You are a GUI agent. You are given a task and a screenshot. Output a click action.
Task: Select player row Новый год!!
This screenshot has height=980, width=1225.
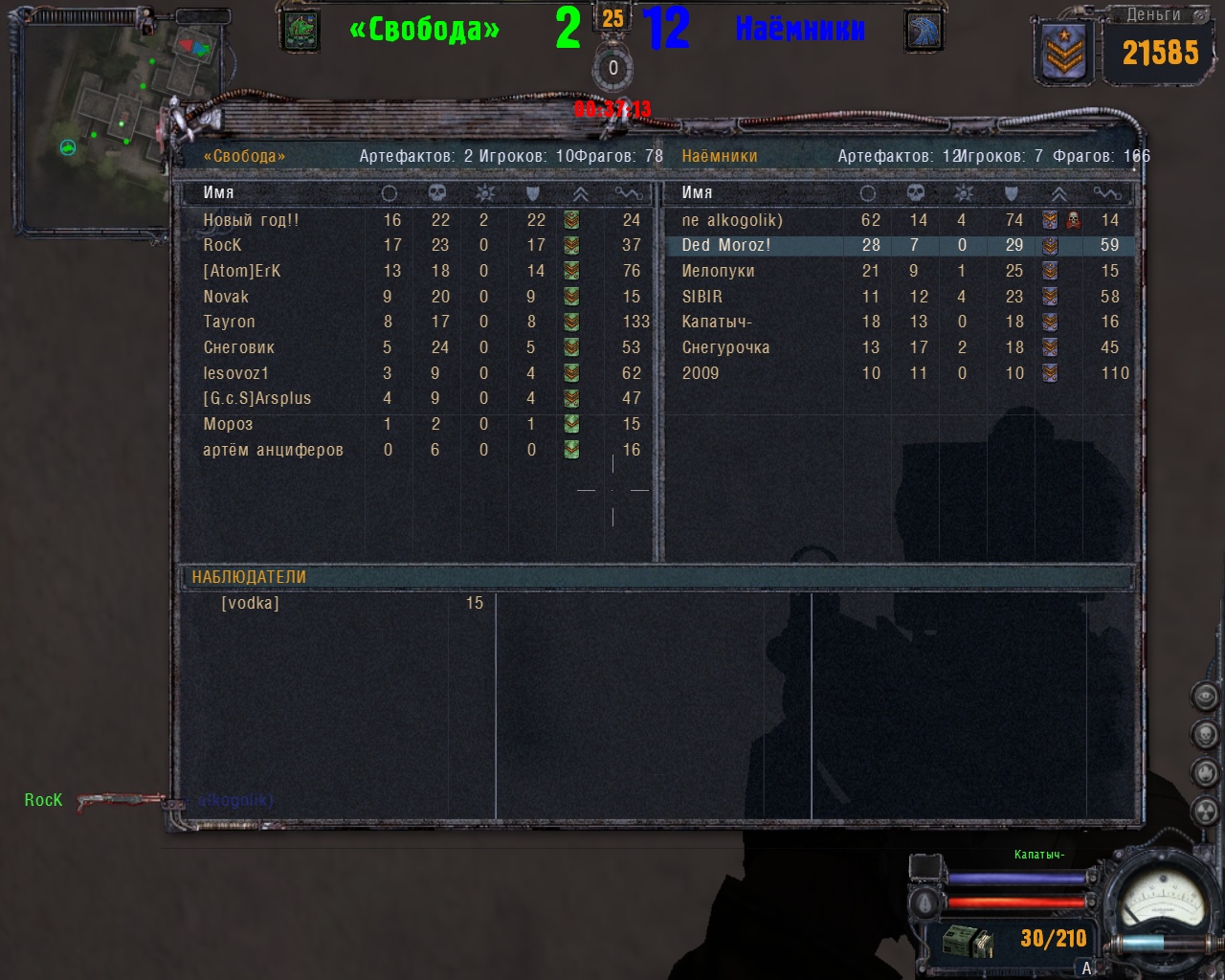251,220
